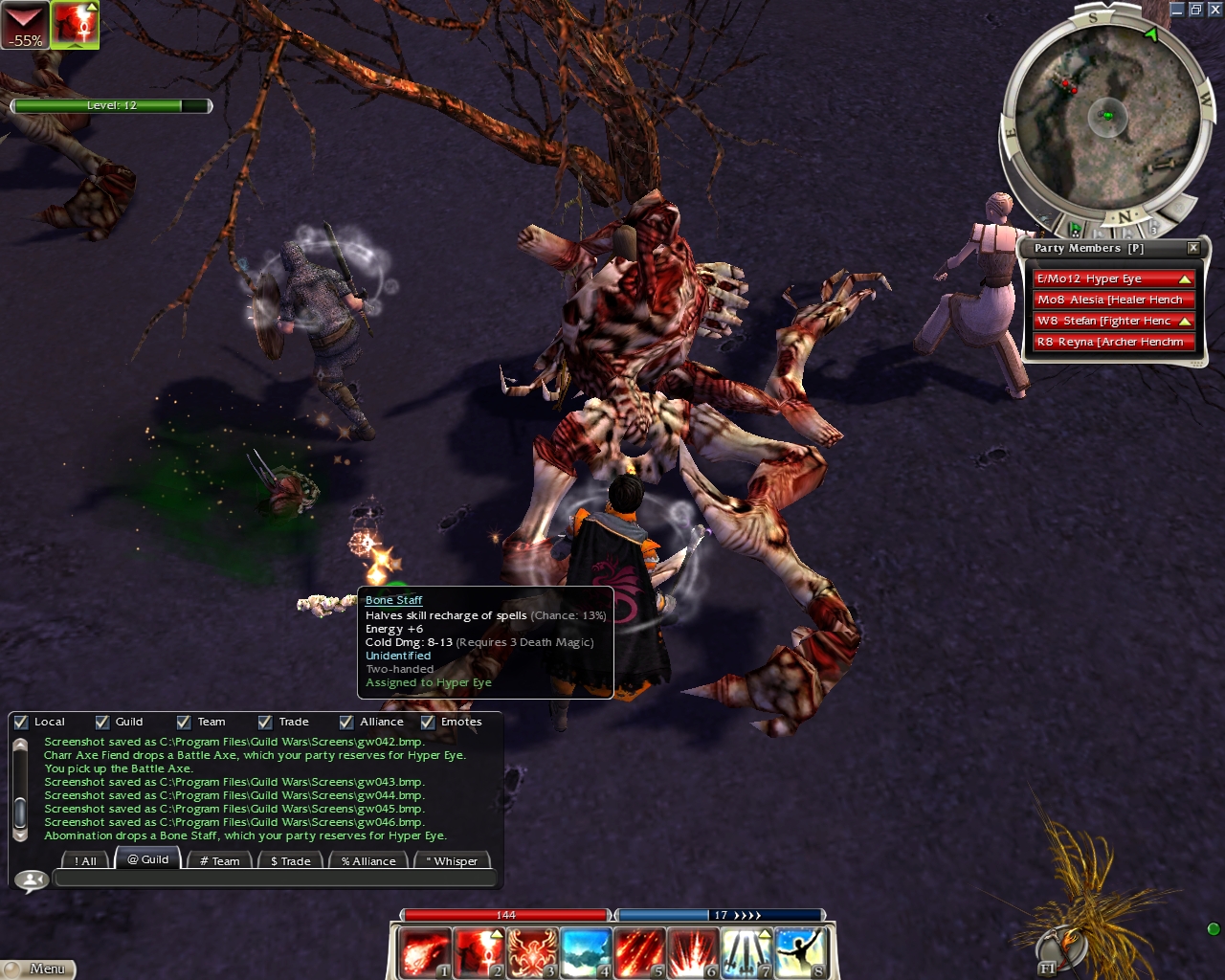Close the Party Members panel

click(1193, 248)
